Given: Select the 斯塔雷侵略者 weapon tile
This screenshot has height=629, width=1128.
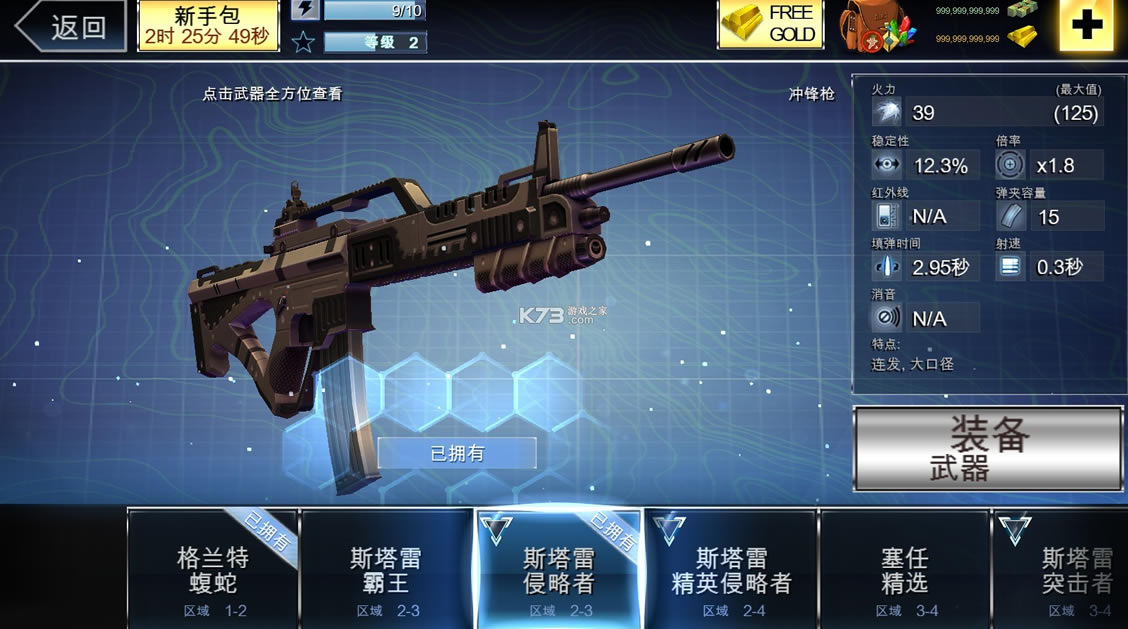Looking at the screenshot, I should pos(559,570).
